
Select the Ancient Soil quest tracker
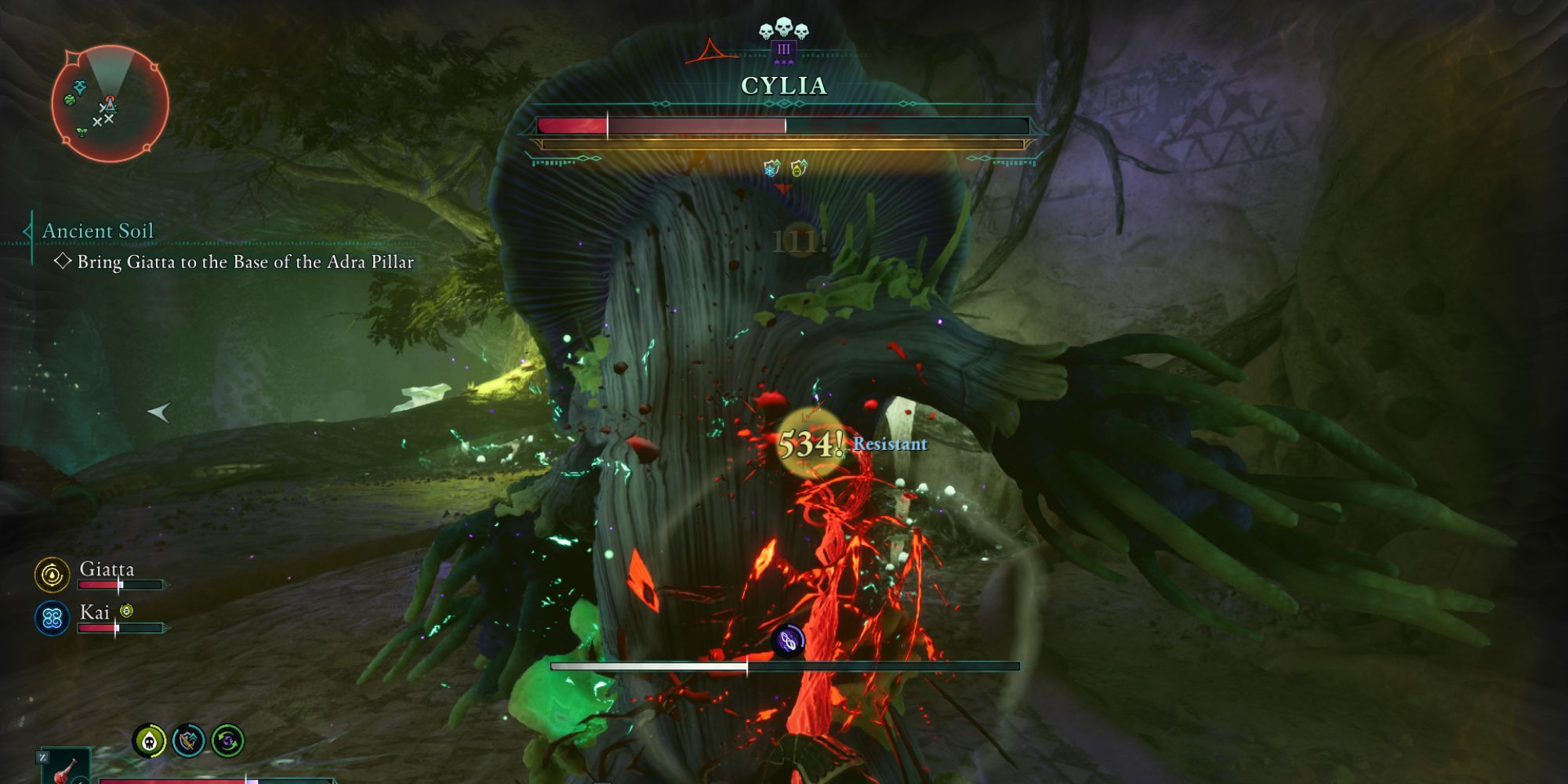tap(98, 231)
